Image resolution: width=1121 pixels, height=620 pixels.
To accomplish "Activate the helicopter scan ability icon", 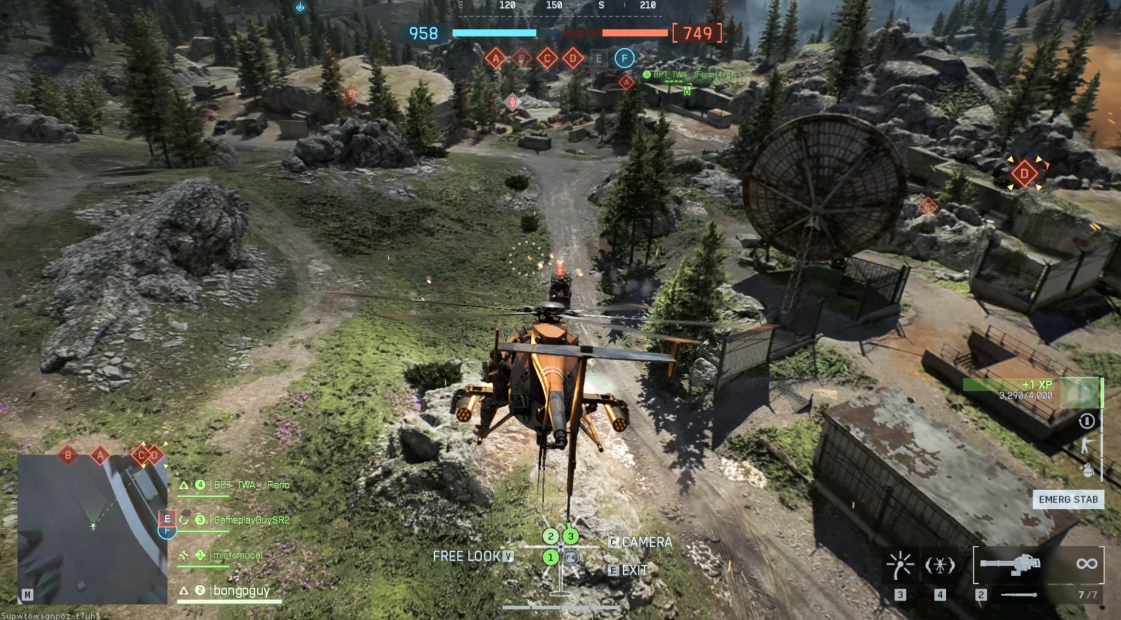I will pyautogui.click(x=940, y=565).
